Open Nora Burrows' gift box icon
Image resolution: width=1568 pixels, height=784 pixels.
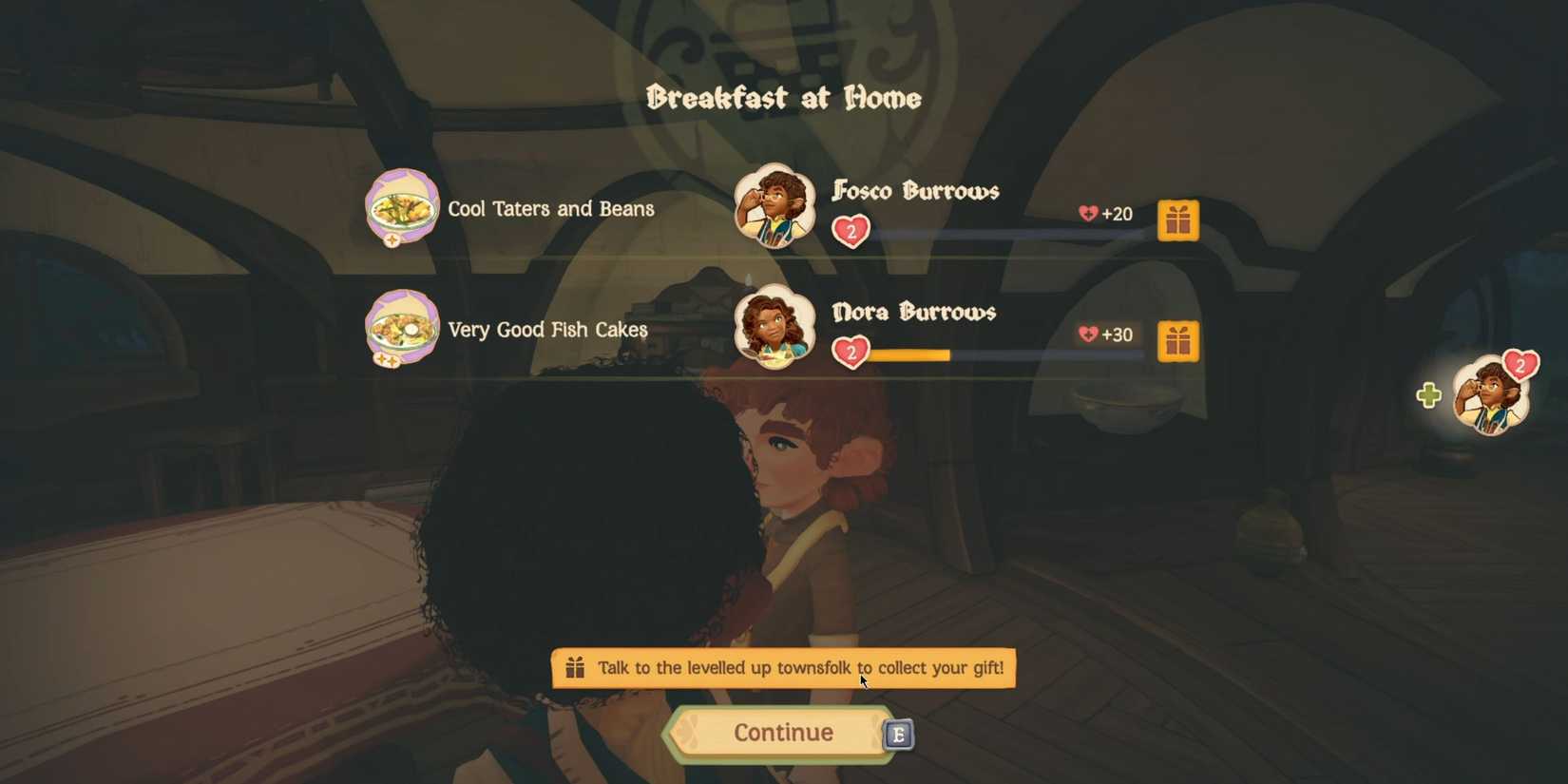[1178, 340]
